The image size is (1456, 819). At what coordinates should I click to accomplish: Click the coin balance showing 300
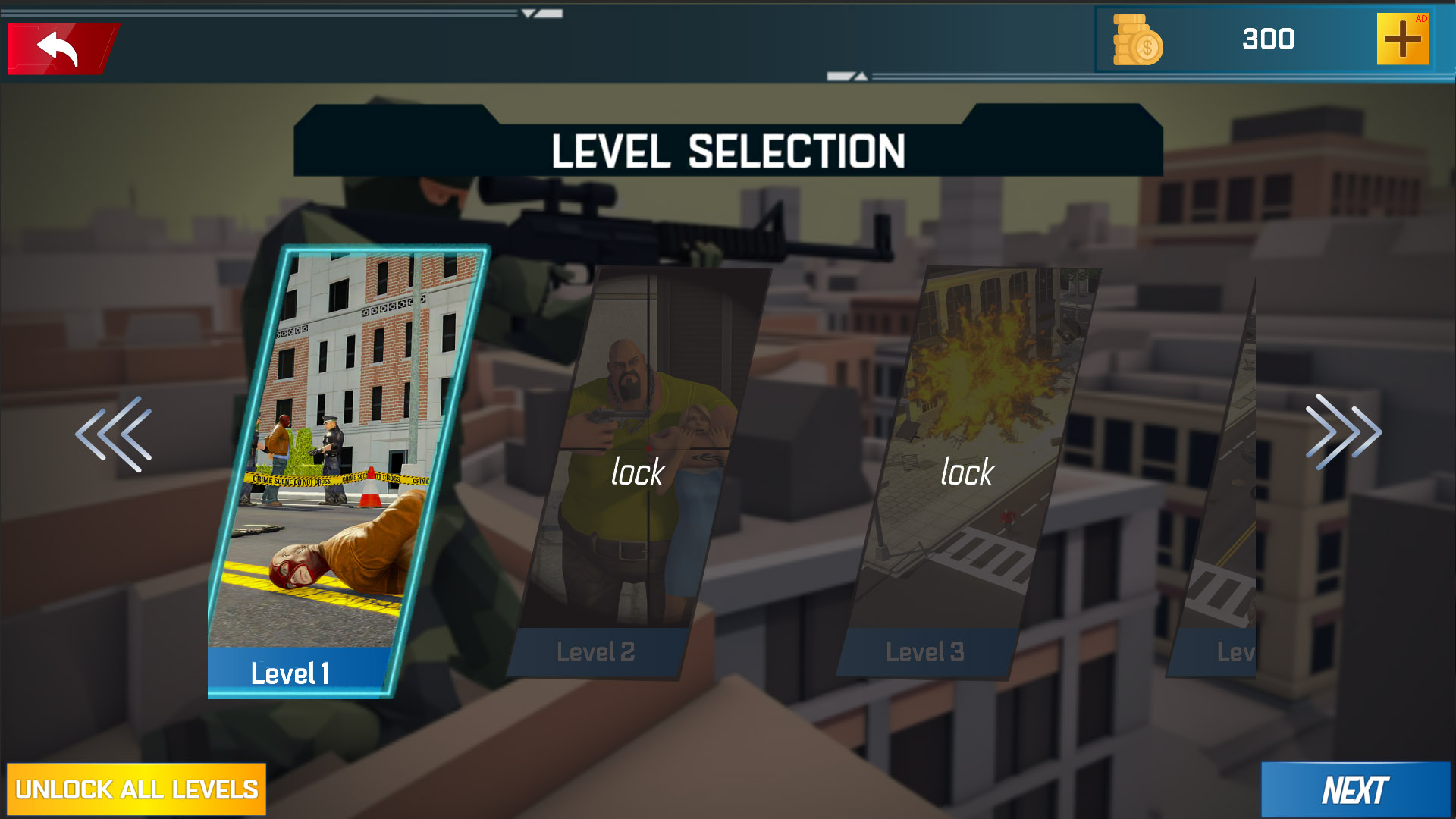point(1269,40)
